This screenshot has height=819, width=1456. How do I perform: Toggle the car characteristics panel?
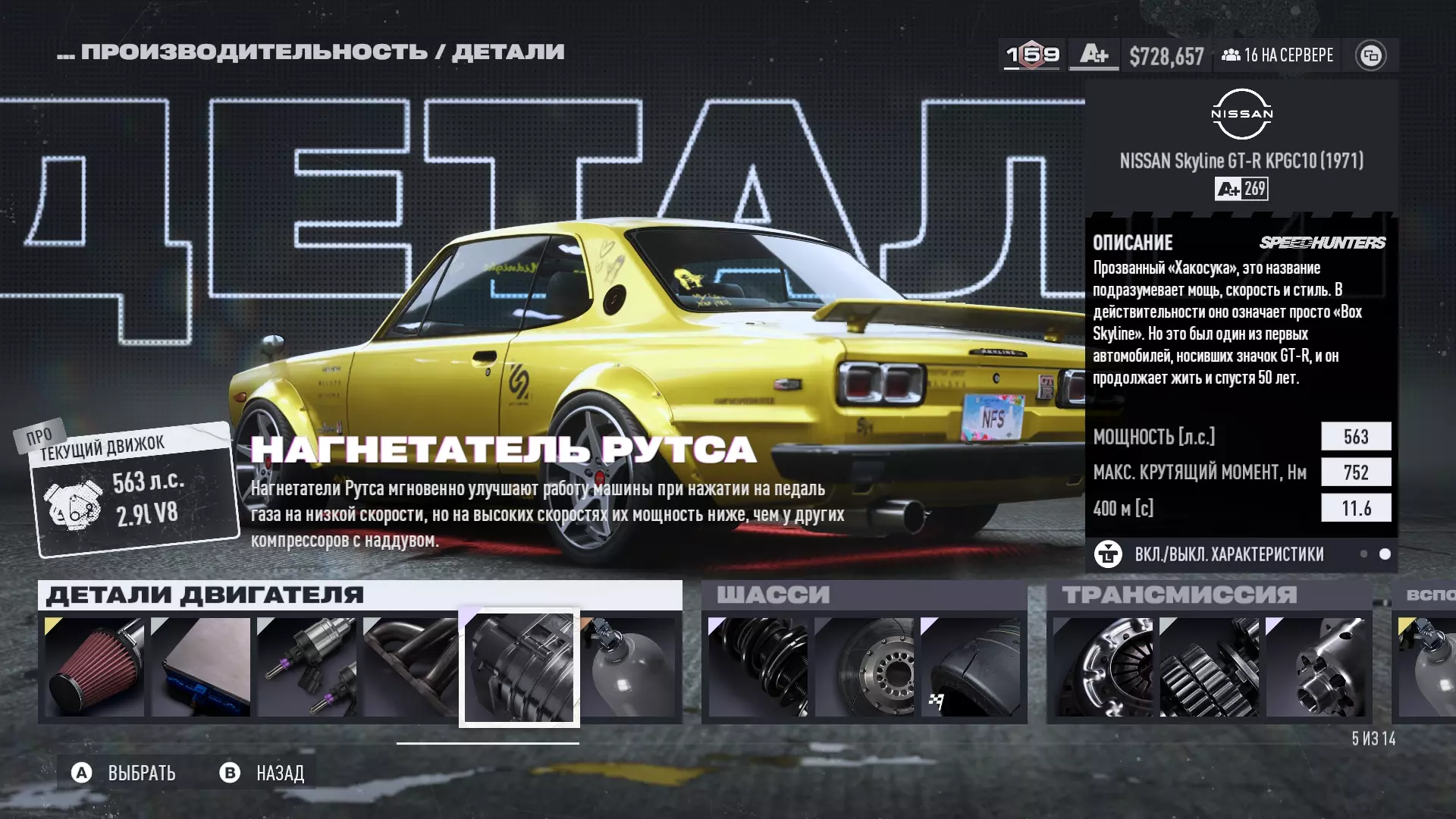[1228, 554]
